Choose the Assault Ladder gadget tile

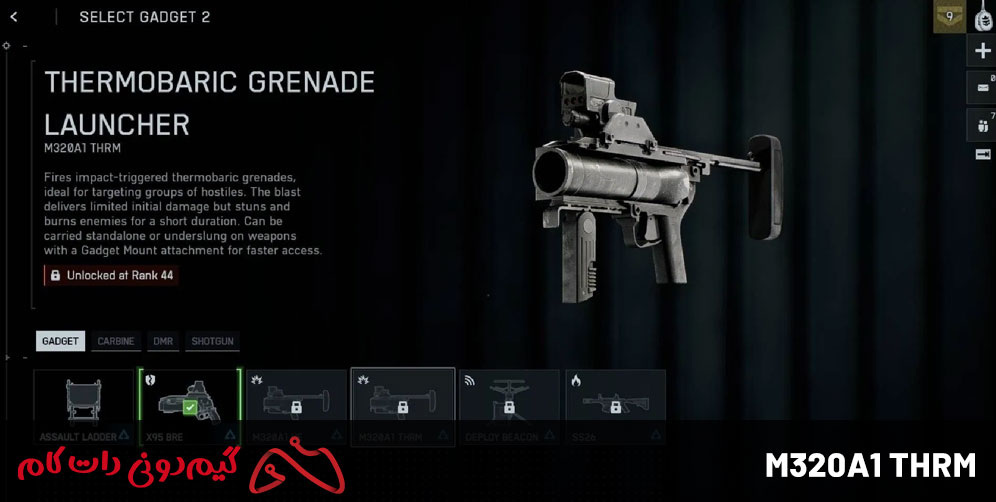84,407
